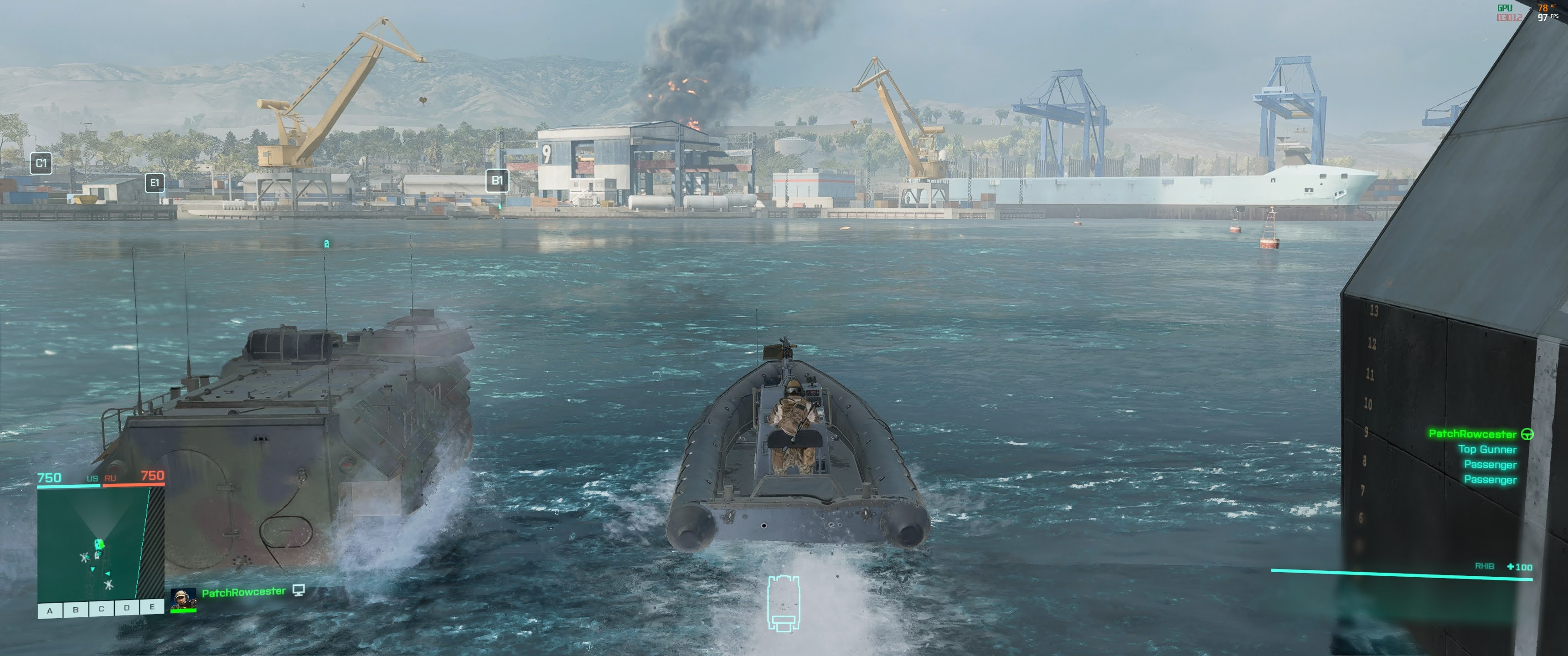Select the E1 objective marker
Viewport: 1568px width, 656px height.
155,183
